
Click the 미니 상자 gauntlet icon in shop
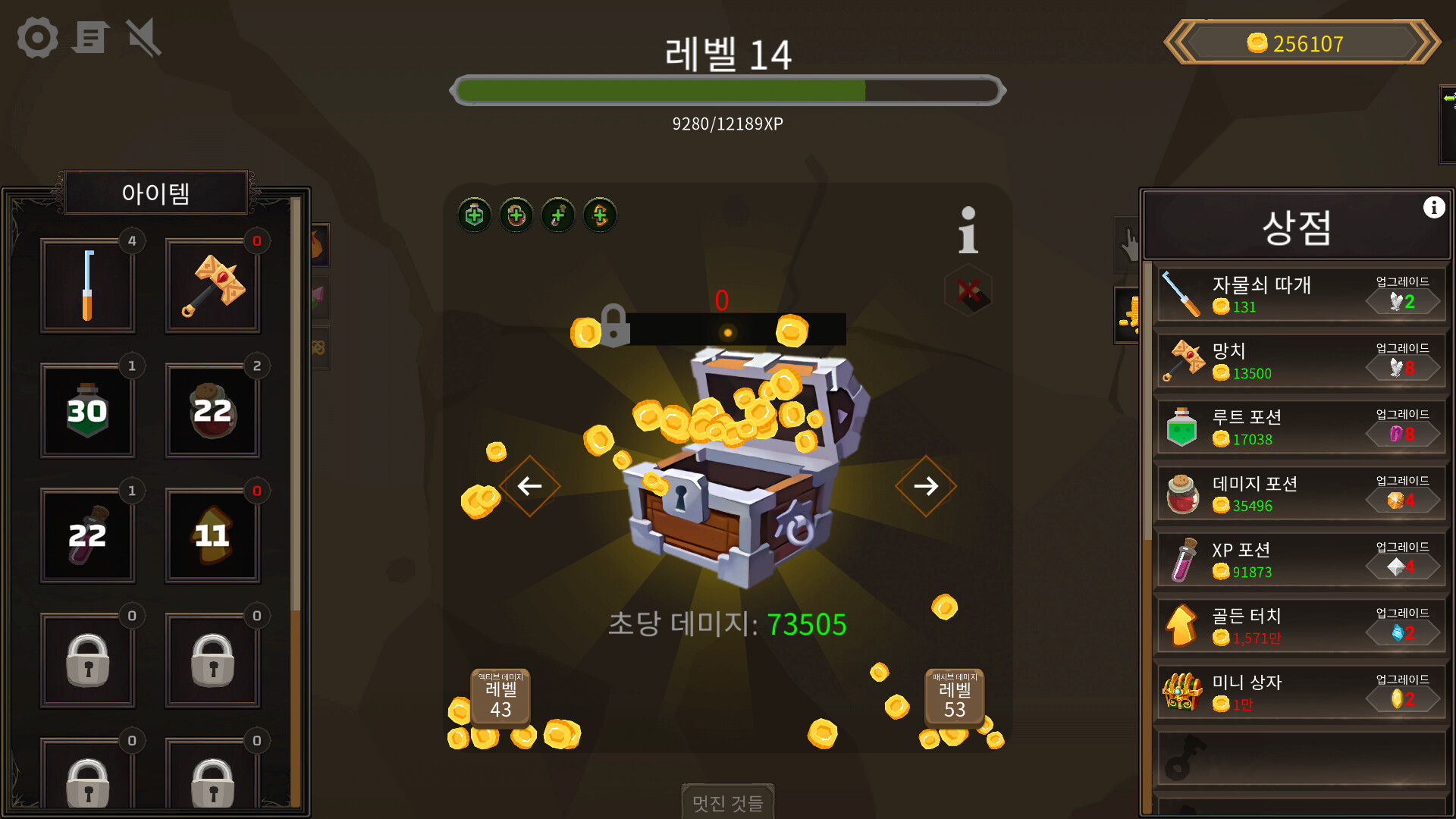pyautogui.click(x=1181, y=692)
